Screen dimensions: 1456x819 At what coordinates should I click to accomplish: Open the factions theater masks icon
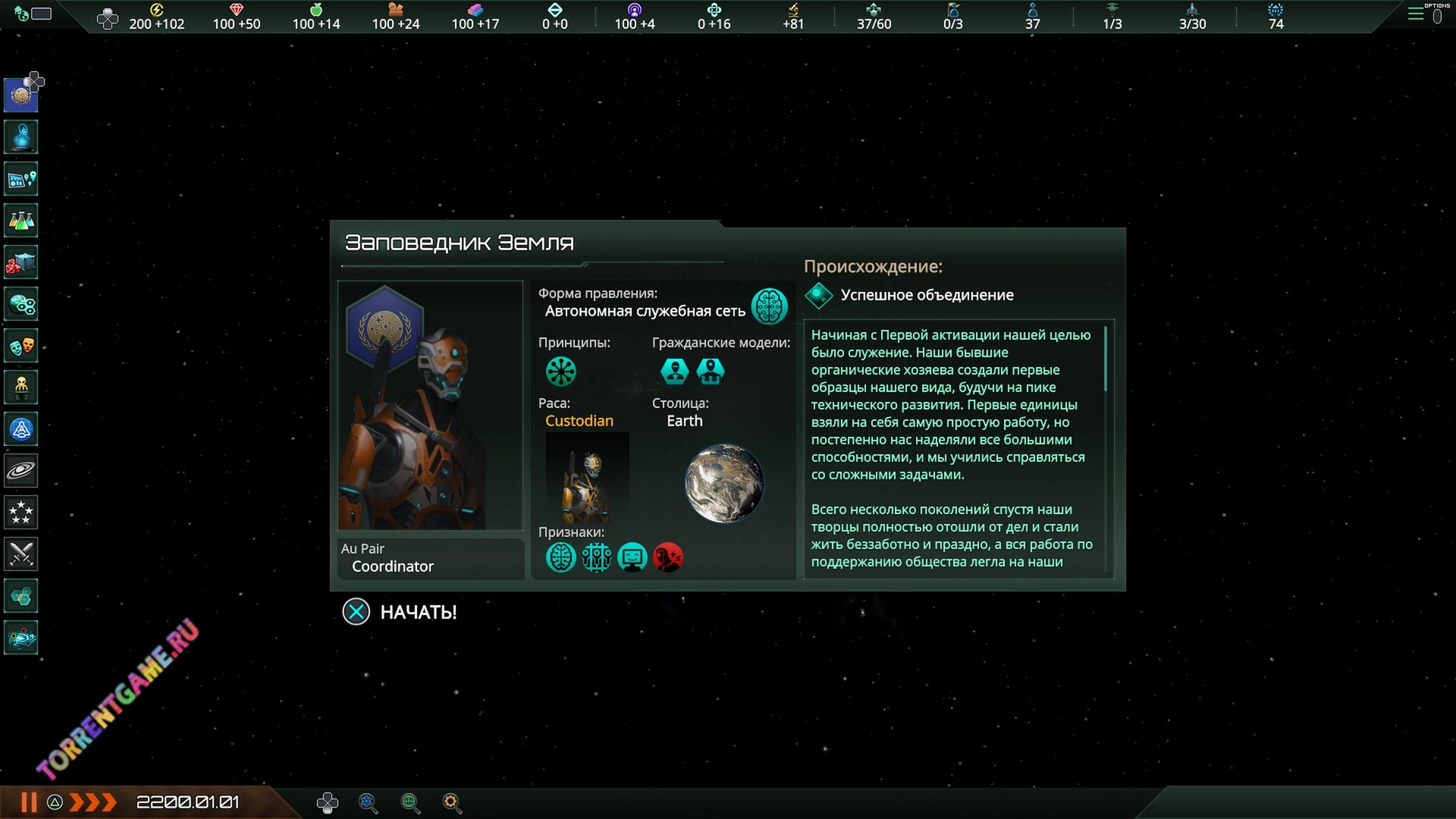tap(21, 347)
